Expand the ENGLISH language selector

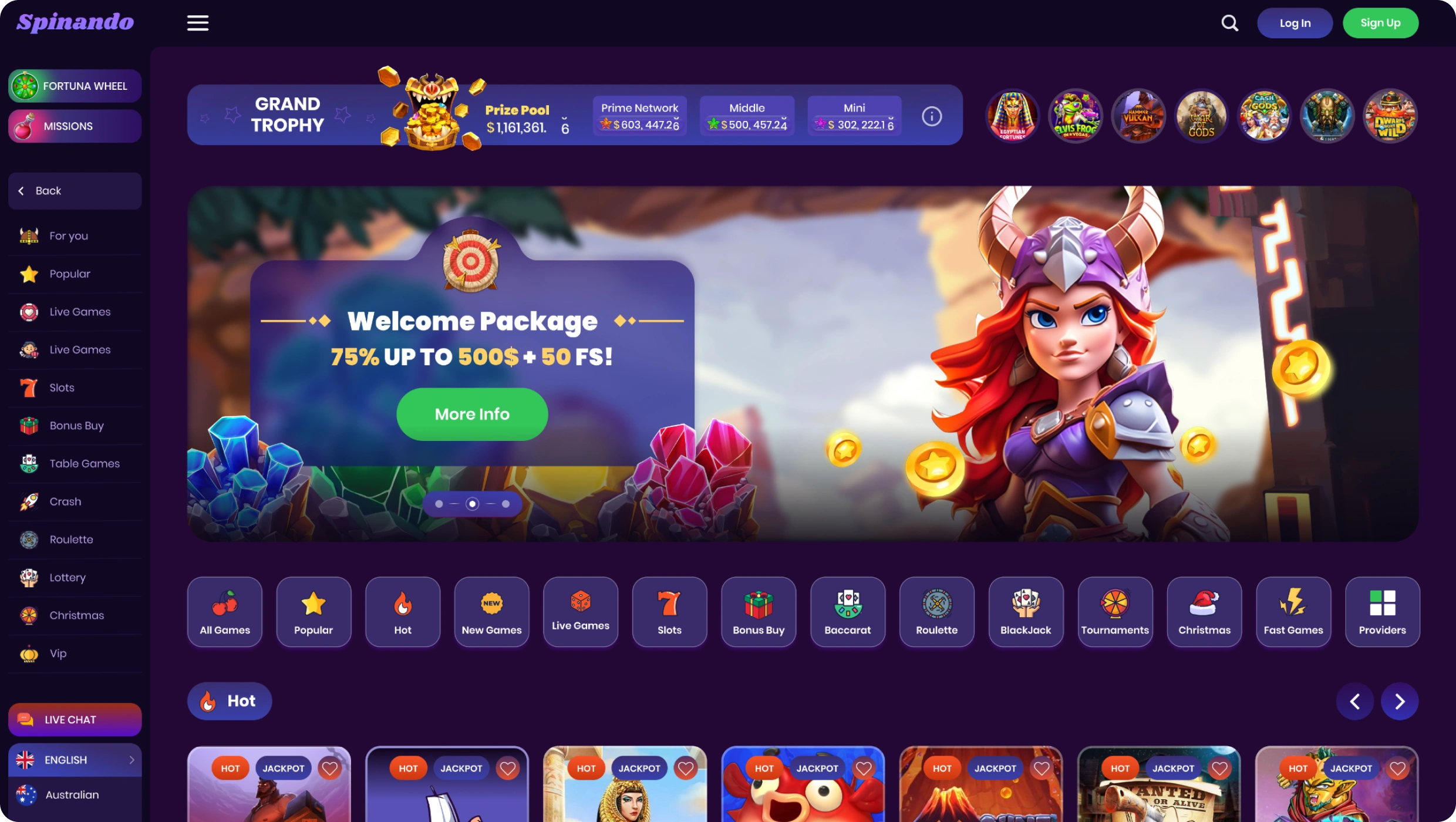coord(75,759)
